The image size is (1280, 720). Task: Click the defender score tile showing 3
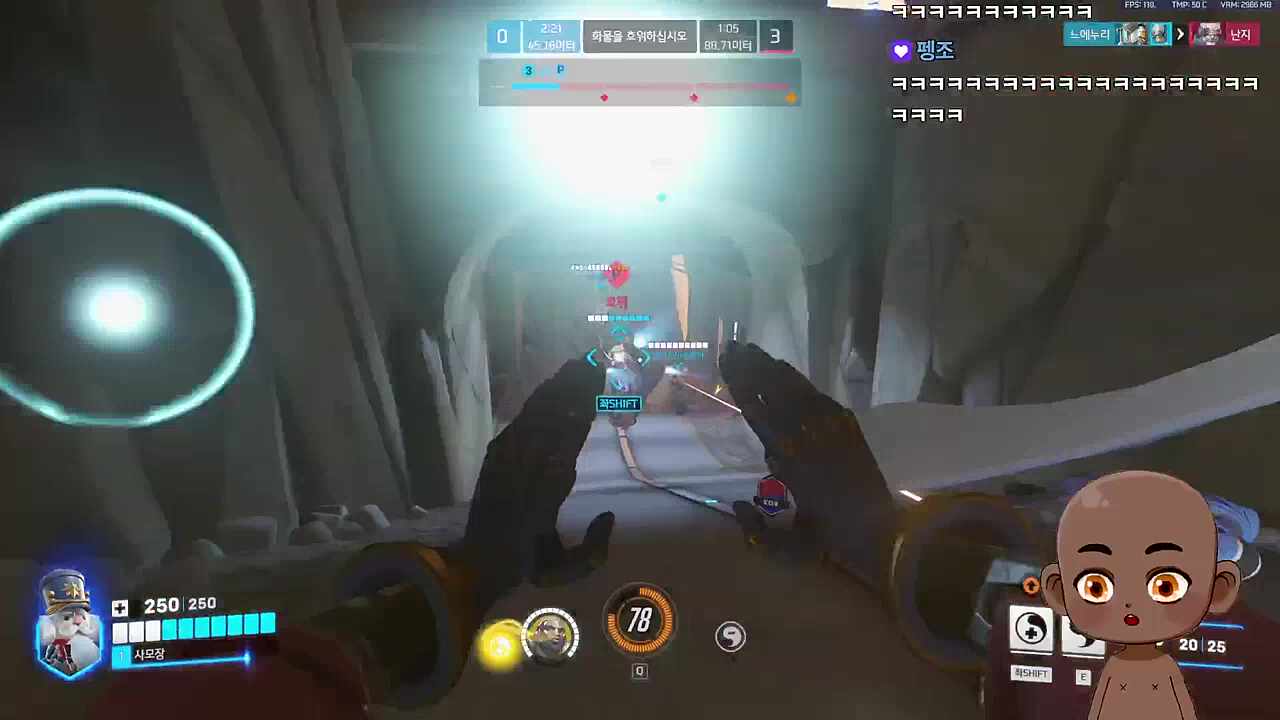[775, 36]
